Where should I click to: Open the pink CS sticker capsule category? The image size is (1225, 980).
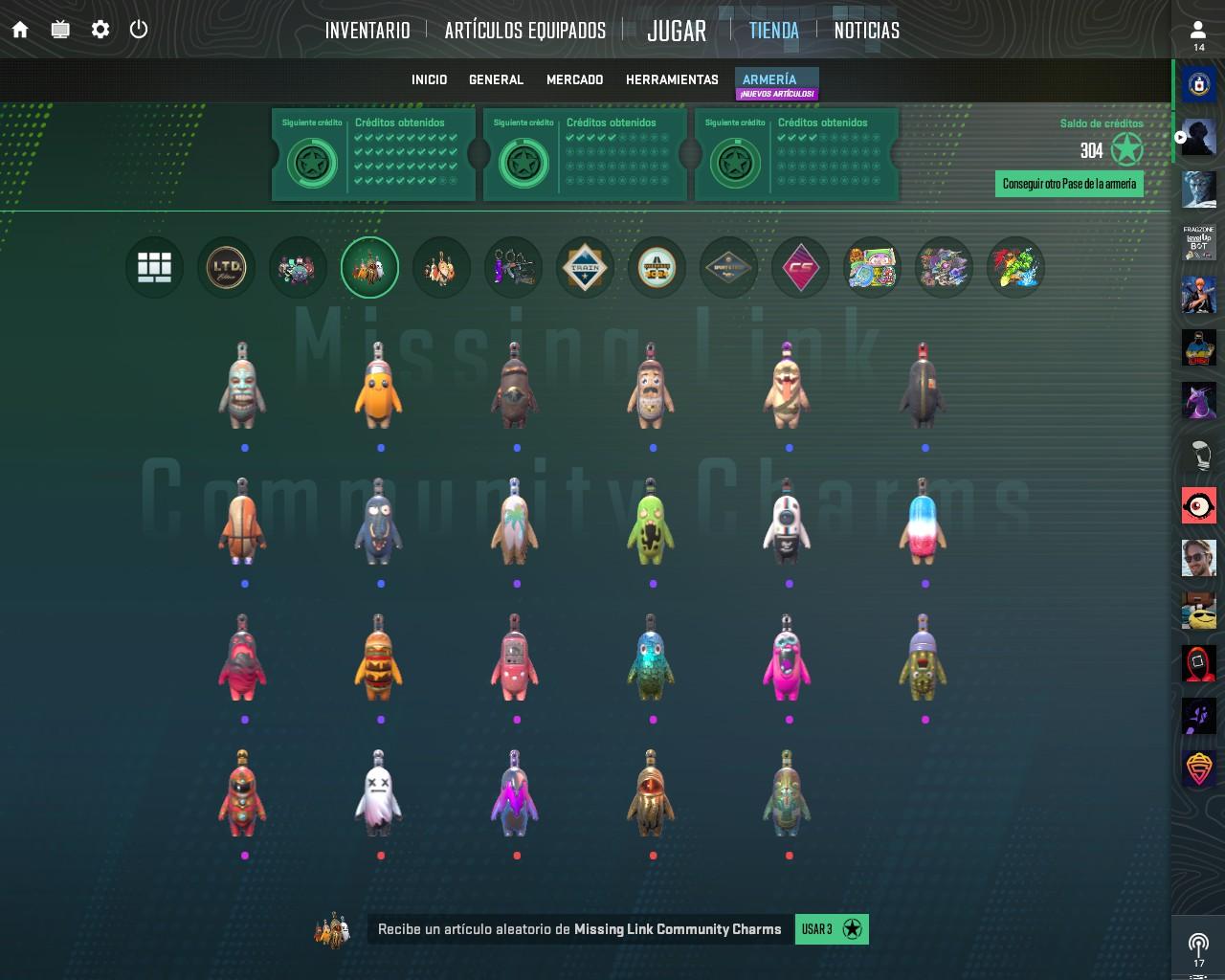(800, 268)
